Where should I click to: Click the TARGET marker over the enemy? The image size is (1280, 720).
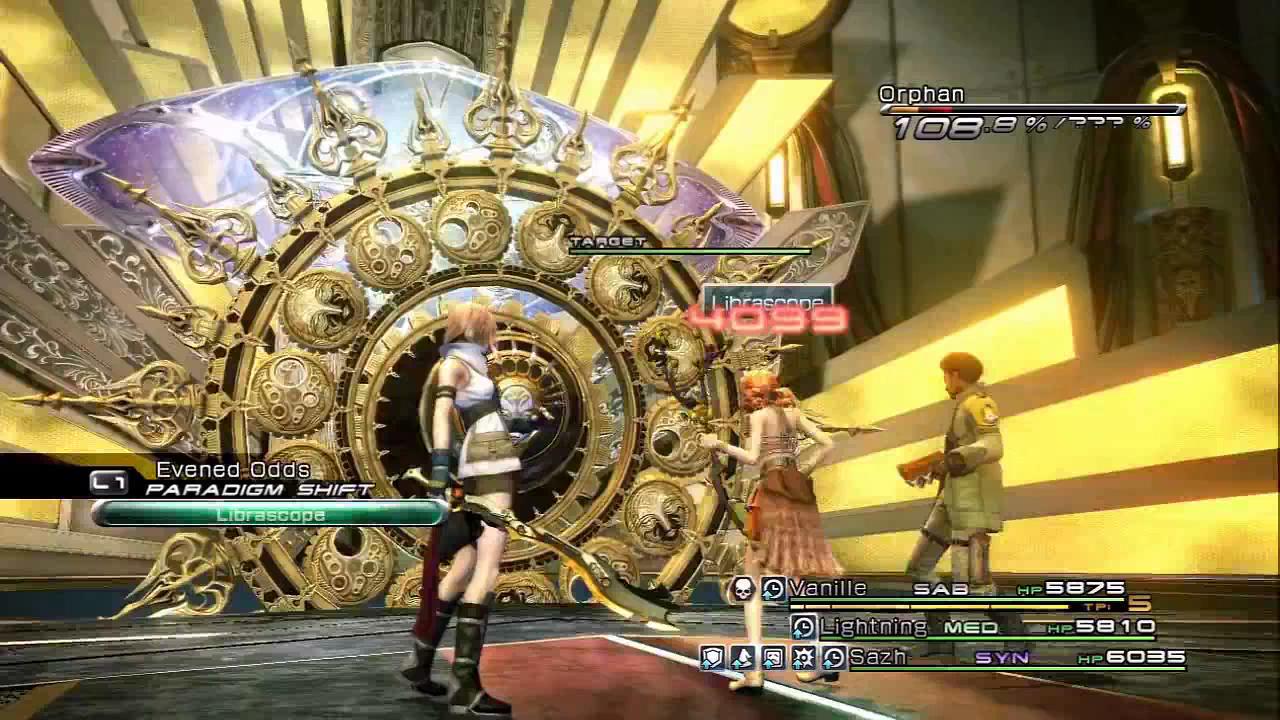pos(608,242)
